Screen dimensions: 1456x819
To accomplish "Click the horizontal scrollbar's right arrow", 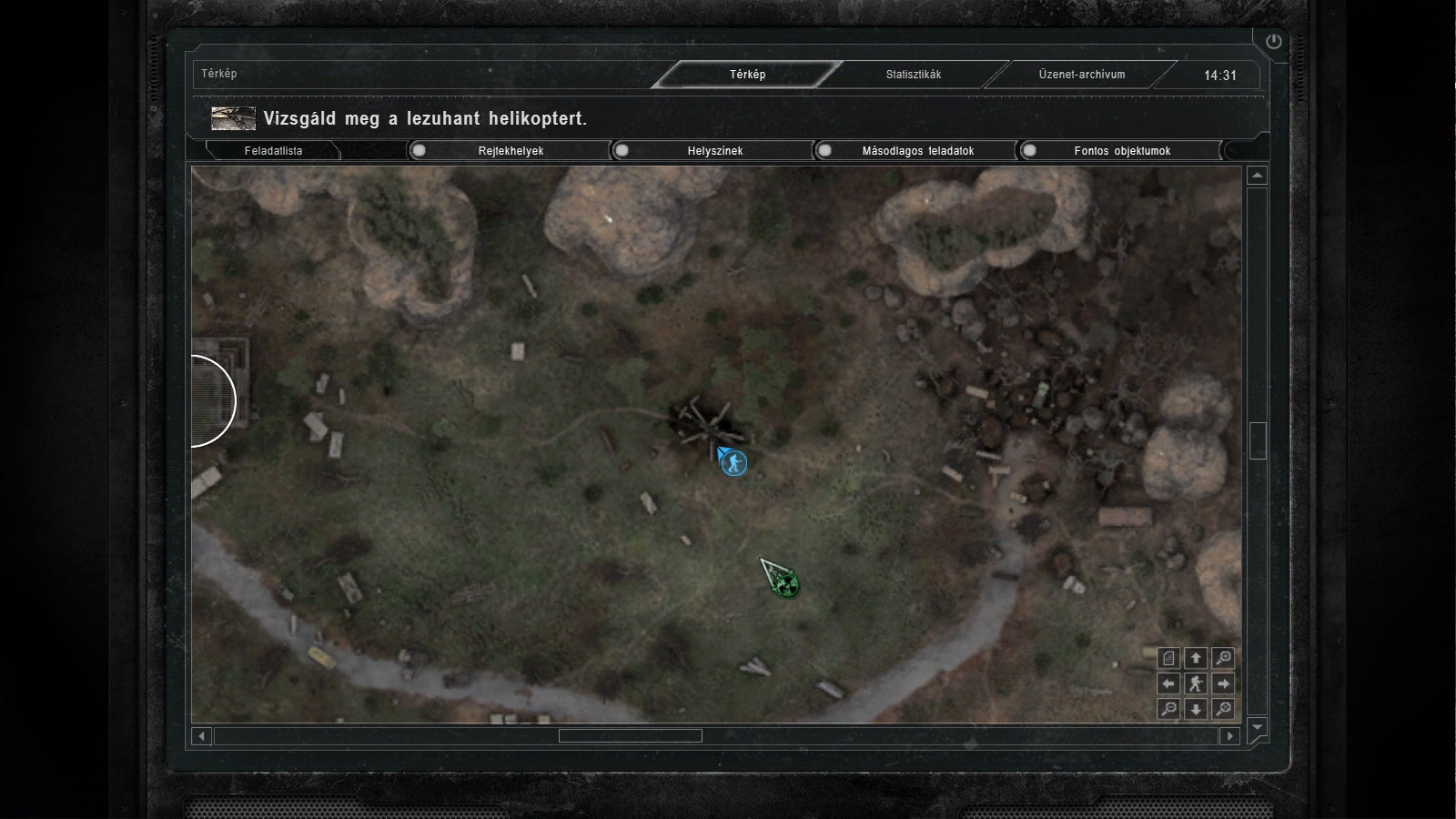I will coord(1230,735).
